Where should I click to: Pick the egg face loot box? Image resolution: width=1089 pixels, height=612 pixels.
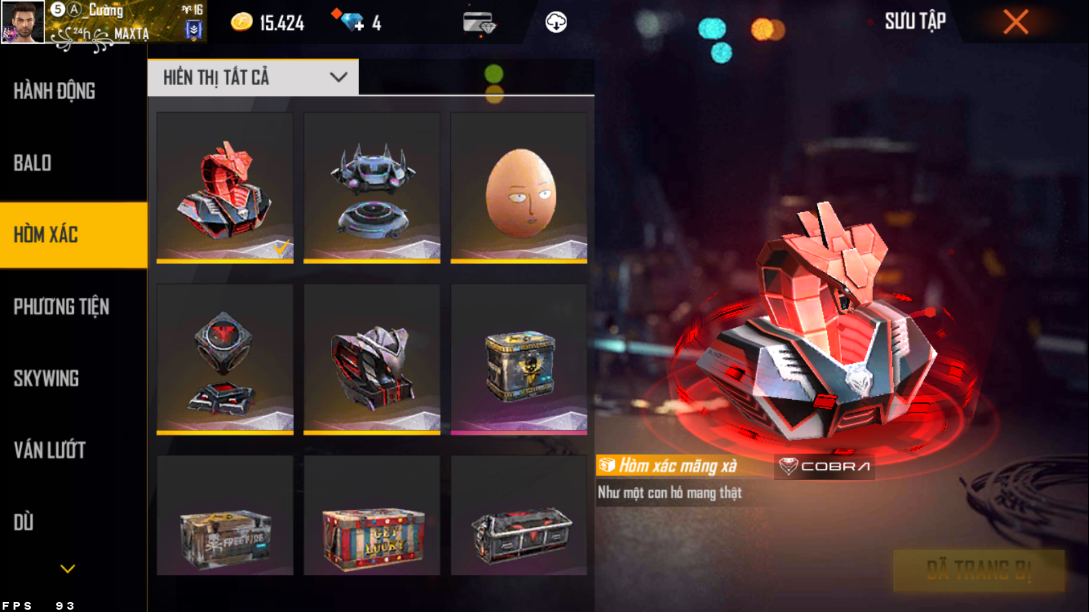[x=518, y=187]
